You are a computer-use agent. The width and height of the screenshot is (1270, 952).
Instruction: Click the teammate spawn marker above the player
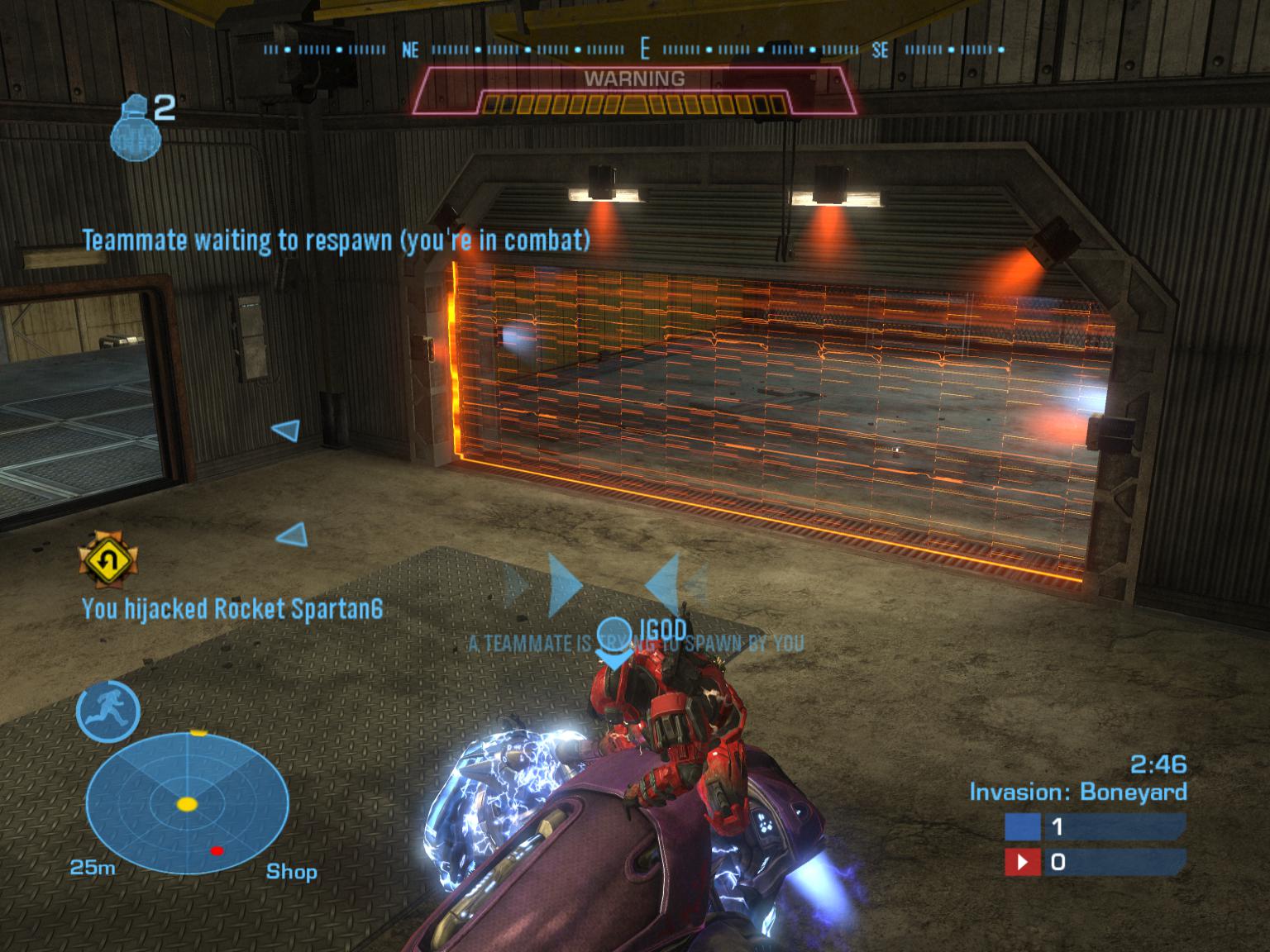point(614,640)
